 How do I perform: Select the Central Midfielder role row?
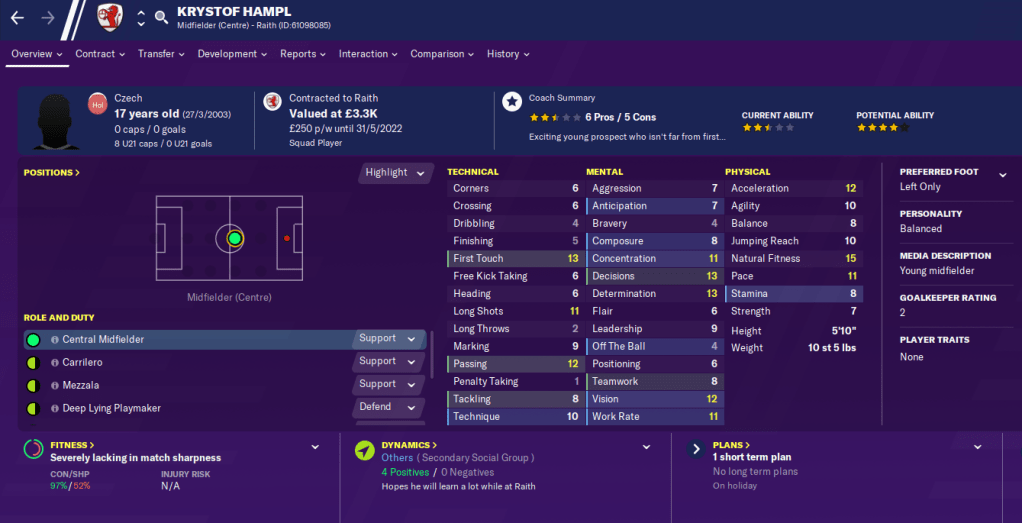click(190, 340)
